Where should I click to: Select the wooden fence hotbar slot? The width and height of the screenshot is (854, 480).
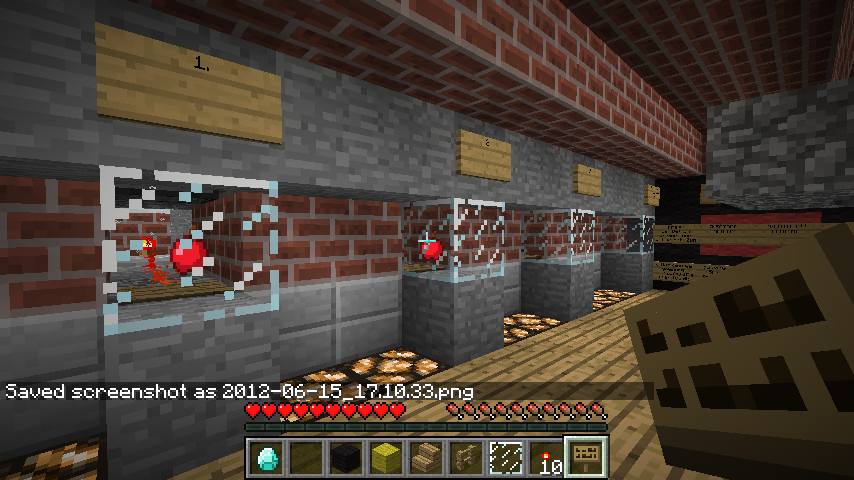coord(466,458)
